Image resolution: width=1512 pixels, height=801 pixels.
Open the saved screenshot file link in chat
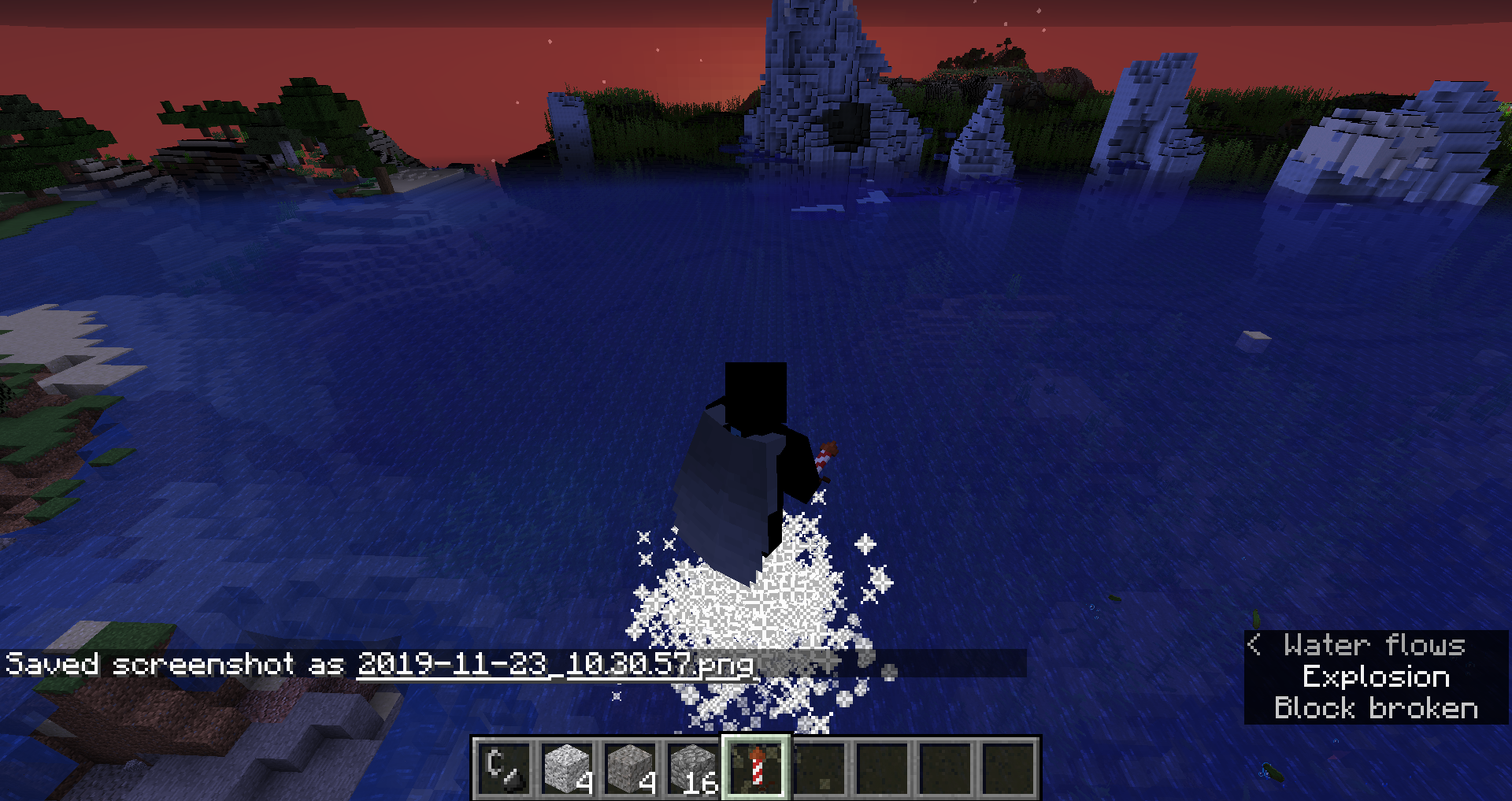click(x=555, y=664)
